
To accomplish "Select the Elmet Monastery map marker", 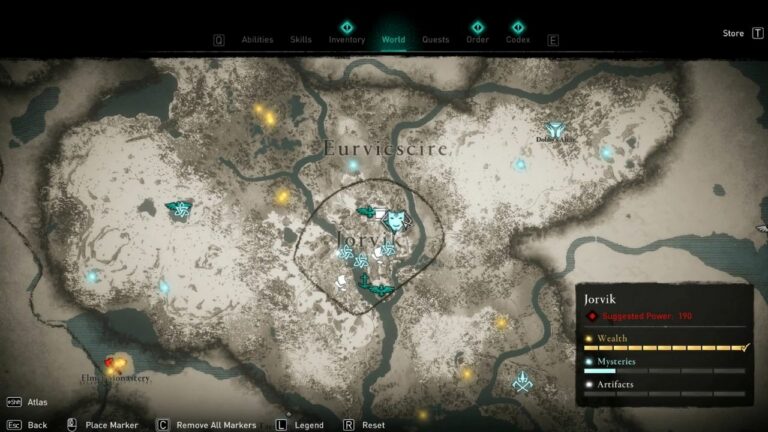I will pos(114,365).
